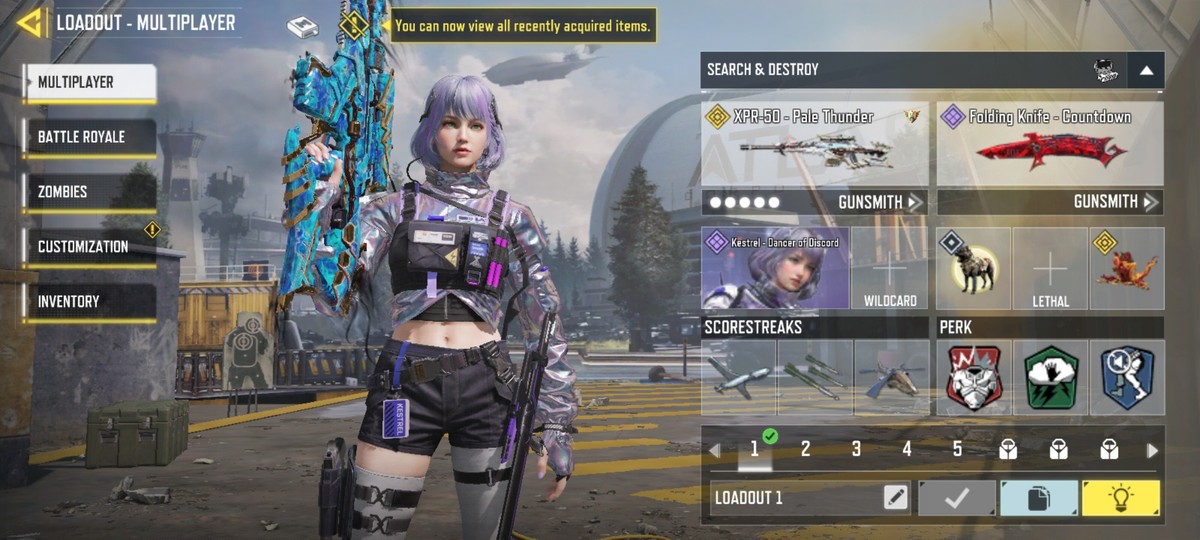Image resolution: width=1200 pixels, height=540 pixels.
Task: Open the yellow lightbulb recommendations button
Action: coord(1121,498)
